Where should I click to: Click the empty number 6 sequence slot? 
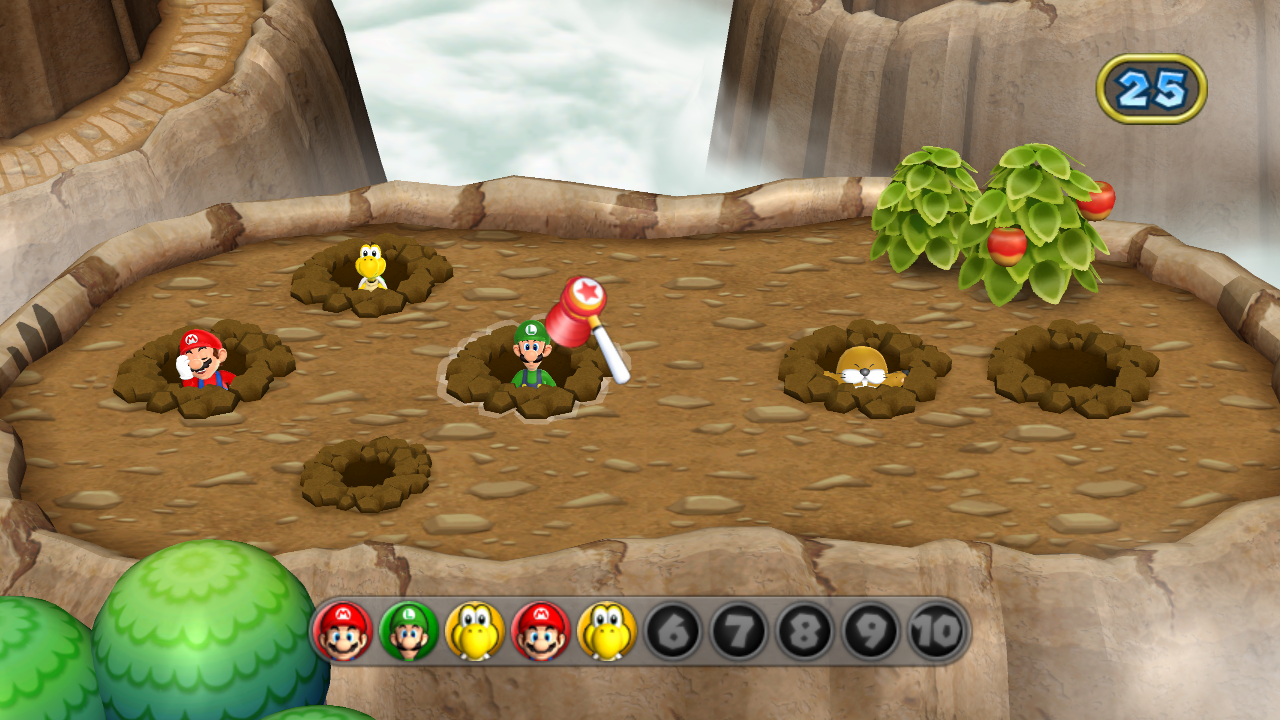673,631
